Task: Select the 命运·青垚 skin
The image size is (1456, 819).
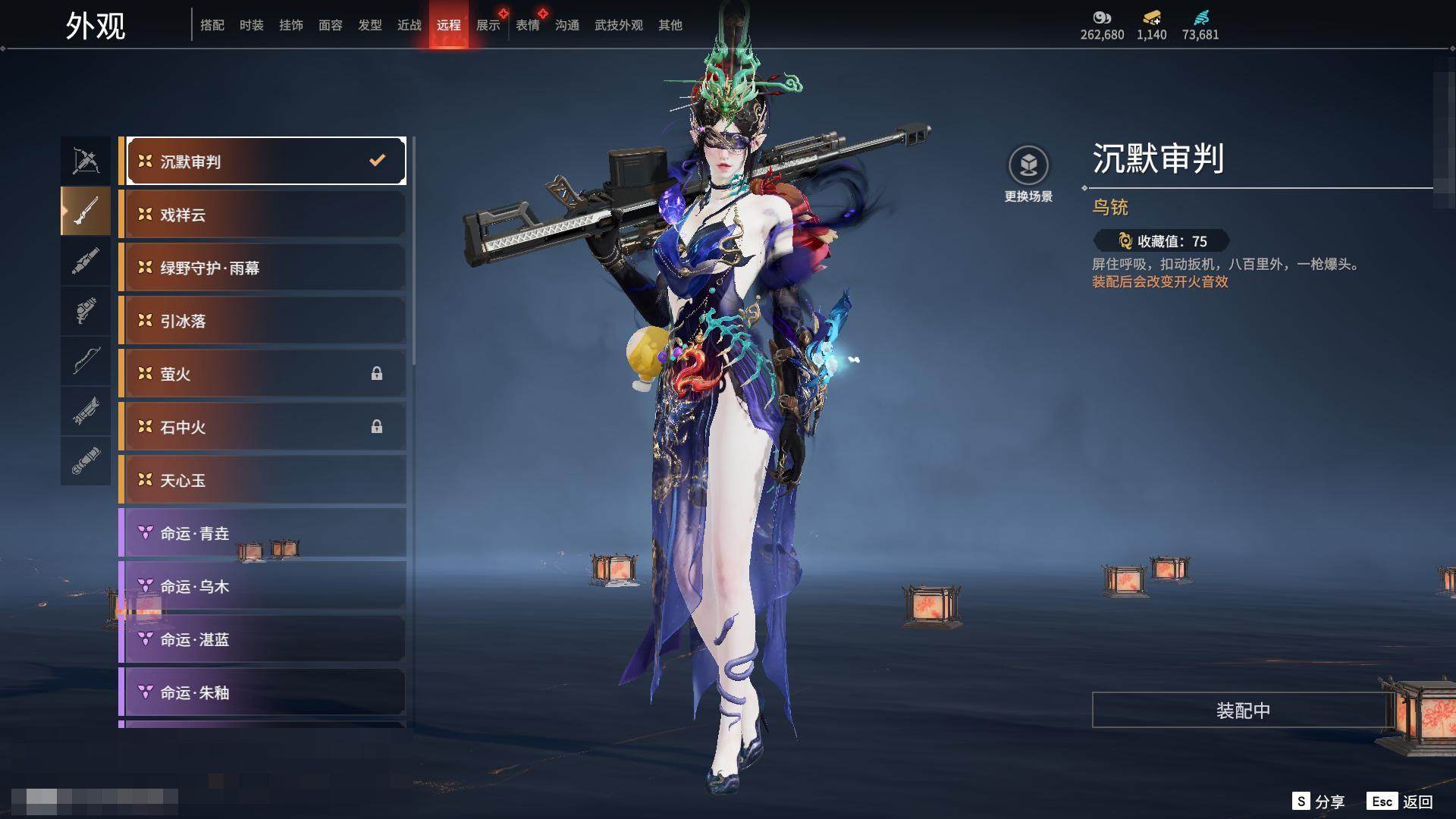Action: tap(262, 533)
